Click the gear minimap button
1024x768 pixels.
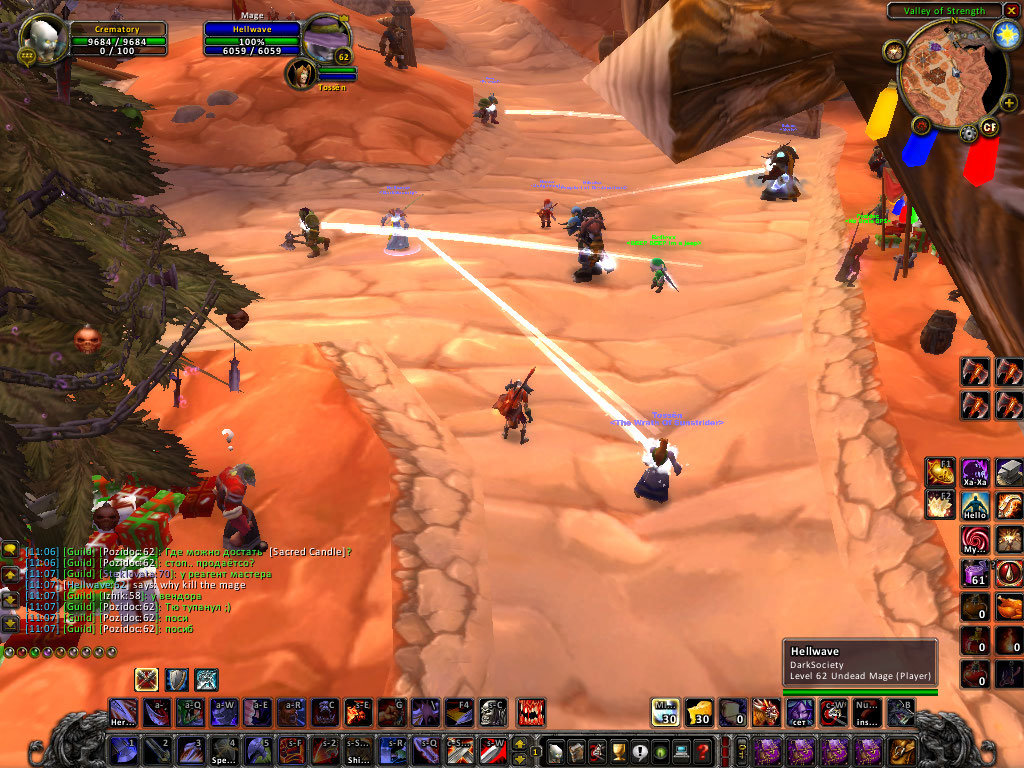click(x=967, y=133)
